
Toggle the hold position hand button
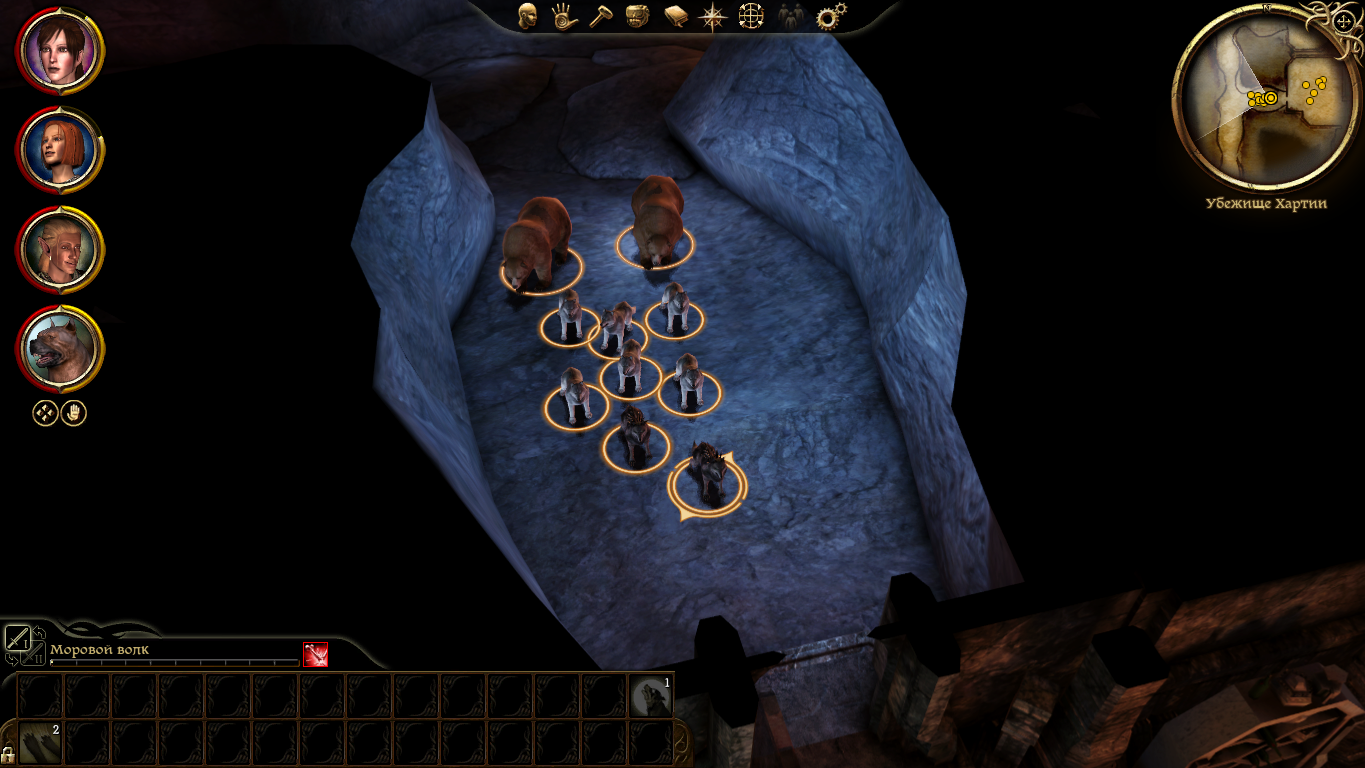pos(74,412)
